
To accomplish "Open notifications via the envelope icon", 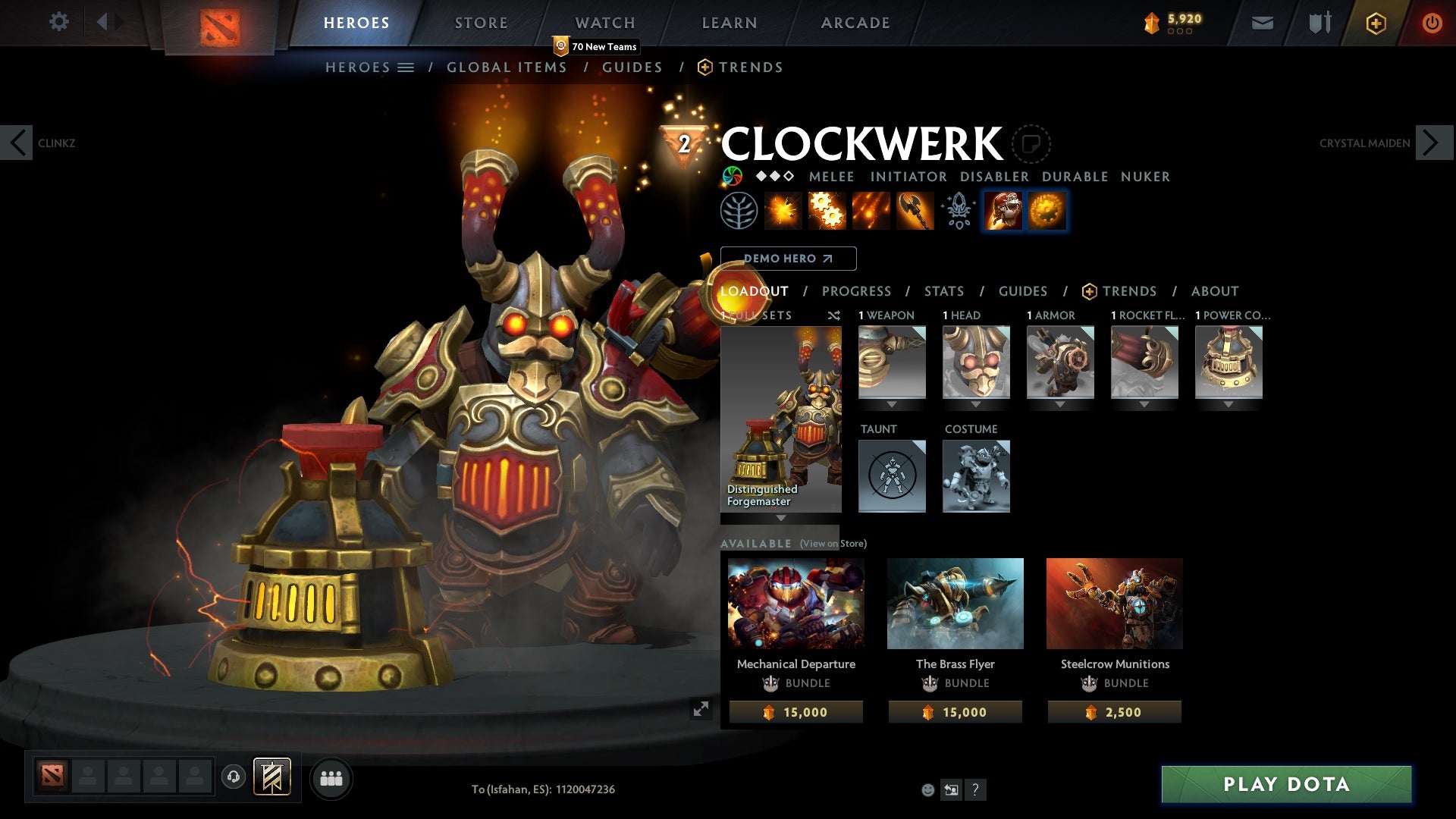I will tap(1262, 23).
